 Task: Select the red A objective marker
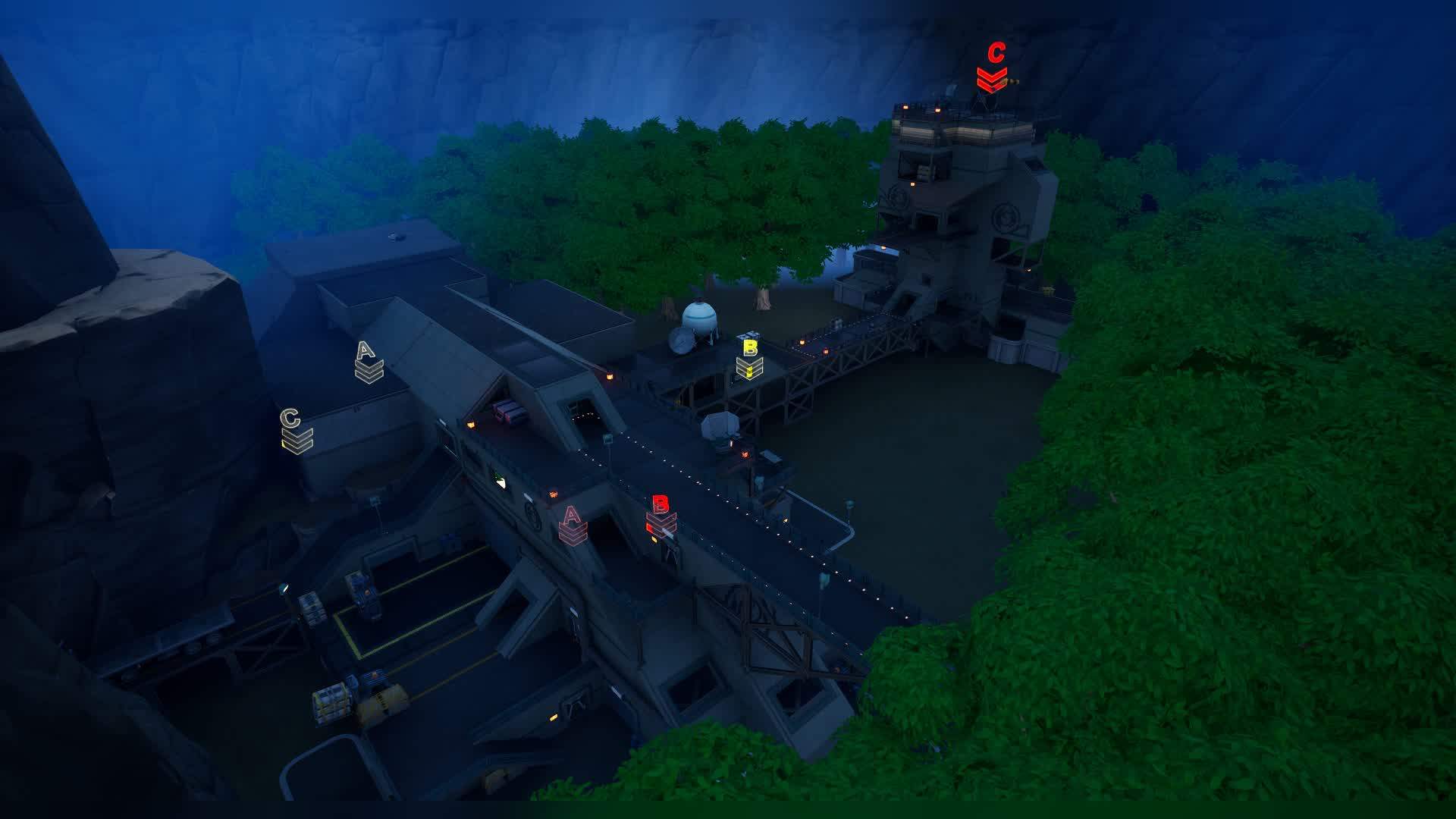[573, 525]
